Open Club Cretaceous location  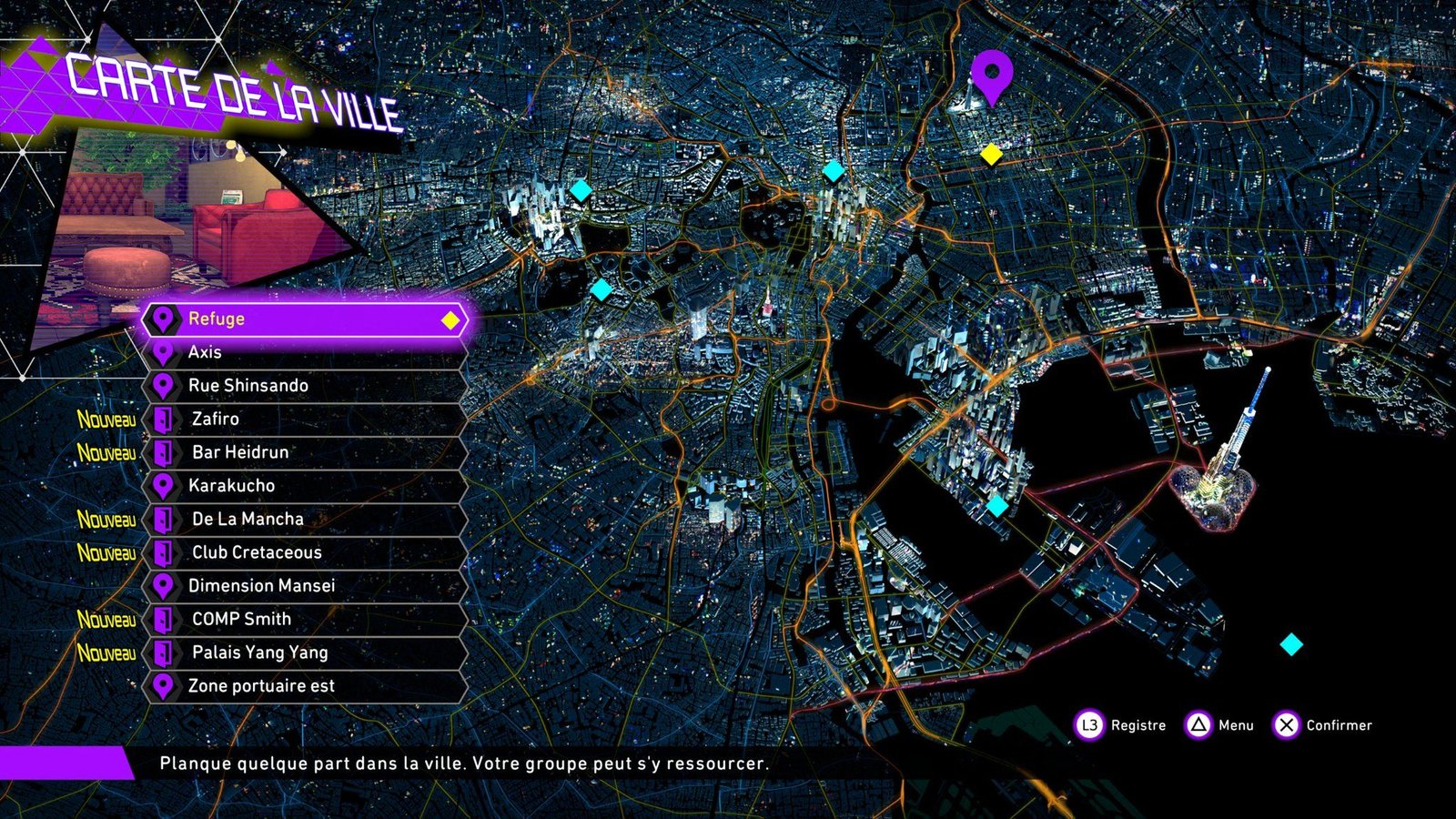coord(257,552)
